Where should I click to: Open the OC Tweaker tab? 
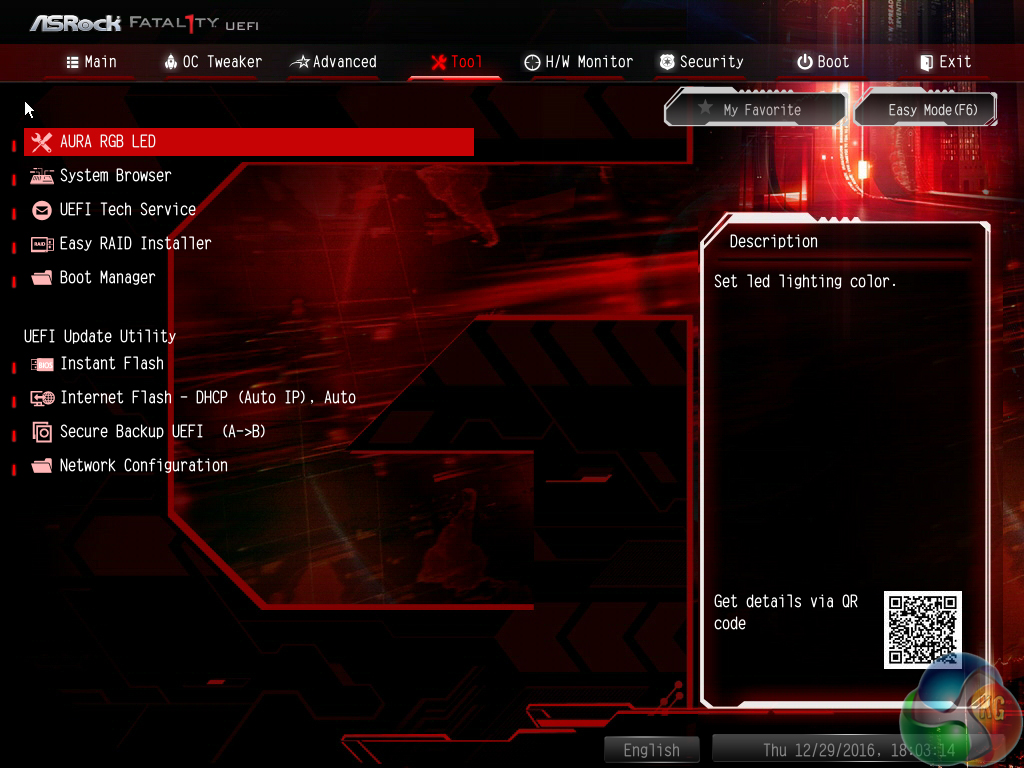212,62
